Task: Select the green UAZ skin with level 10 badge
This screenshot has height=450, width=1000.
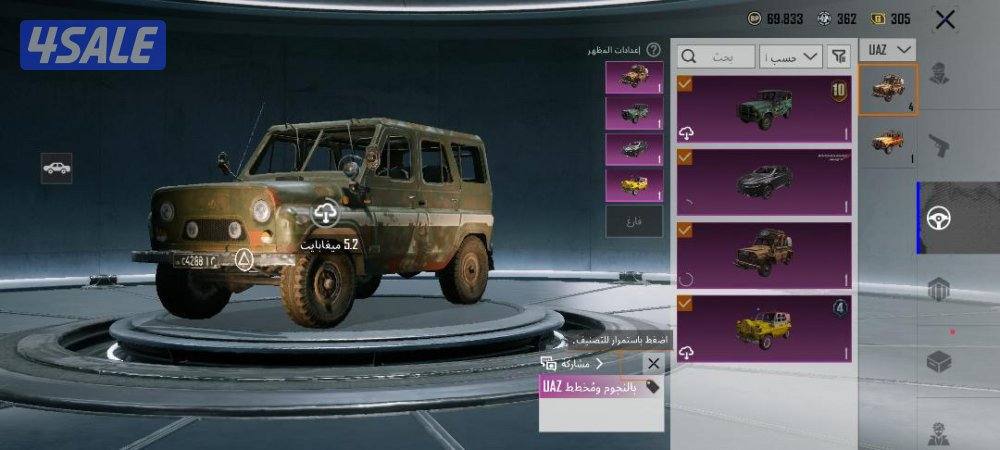Action: [764, 109]
